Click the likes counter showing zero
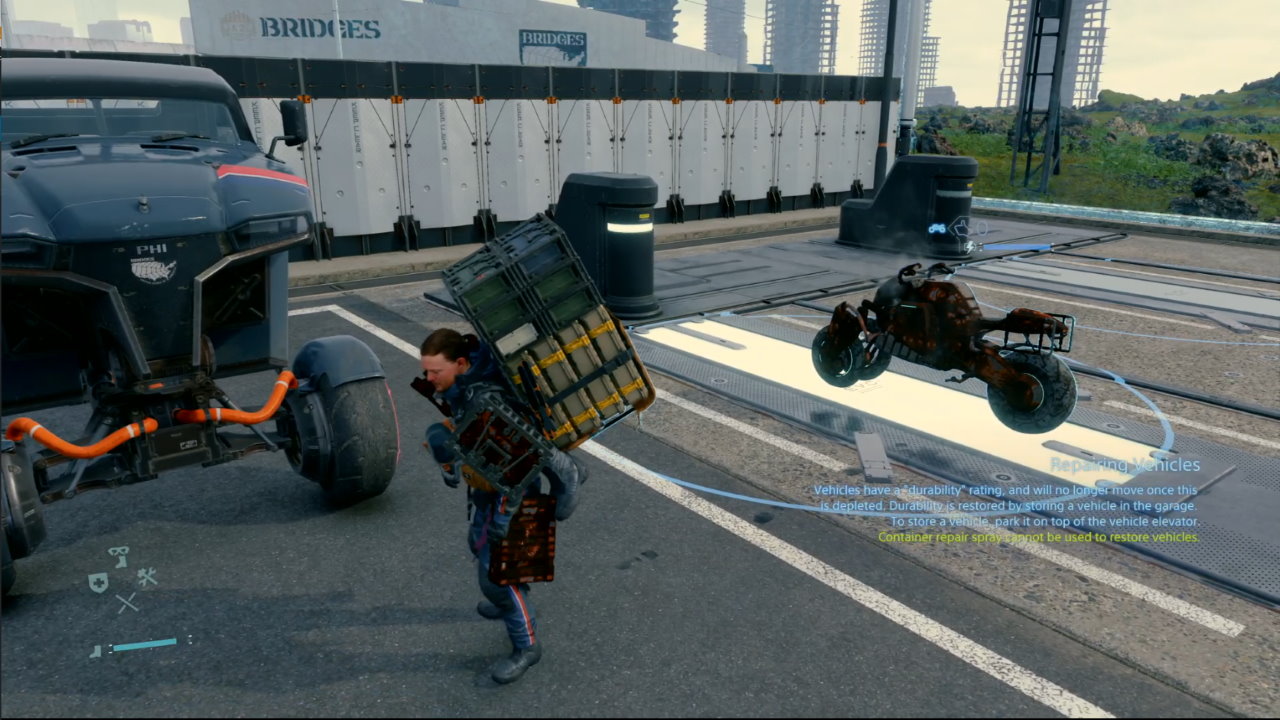The width and height of the screenshot is (1280, 720). 981,228
